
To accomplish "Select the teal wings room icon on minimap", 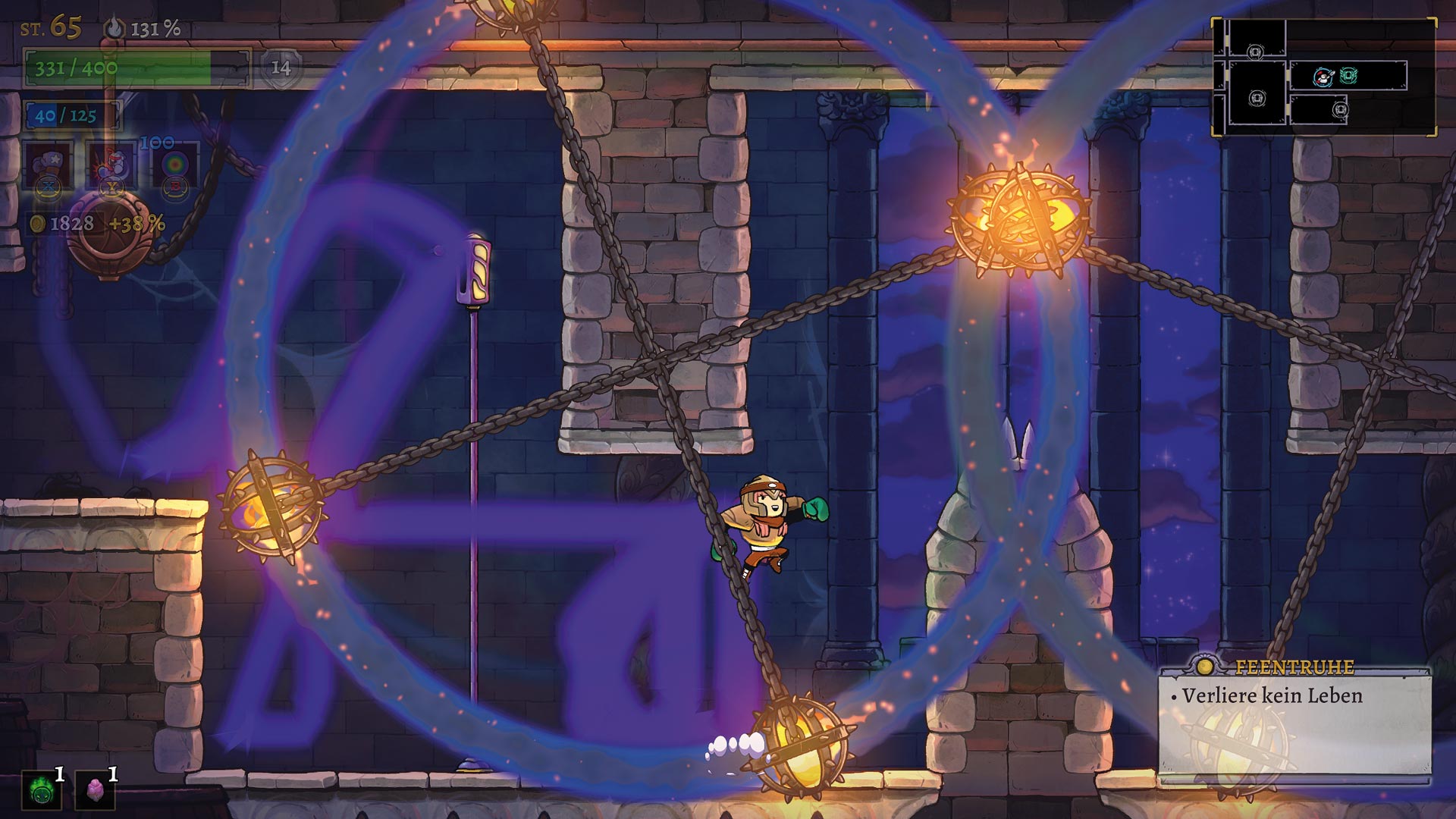I will 1349,76.
